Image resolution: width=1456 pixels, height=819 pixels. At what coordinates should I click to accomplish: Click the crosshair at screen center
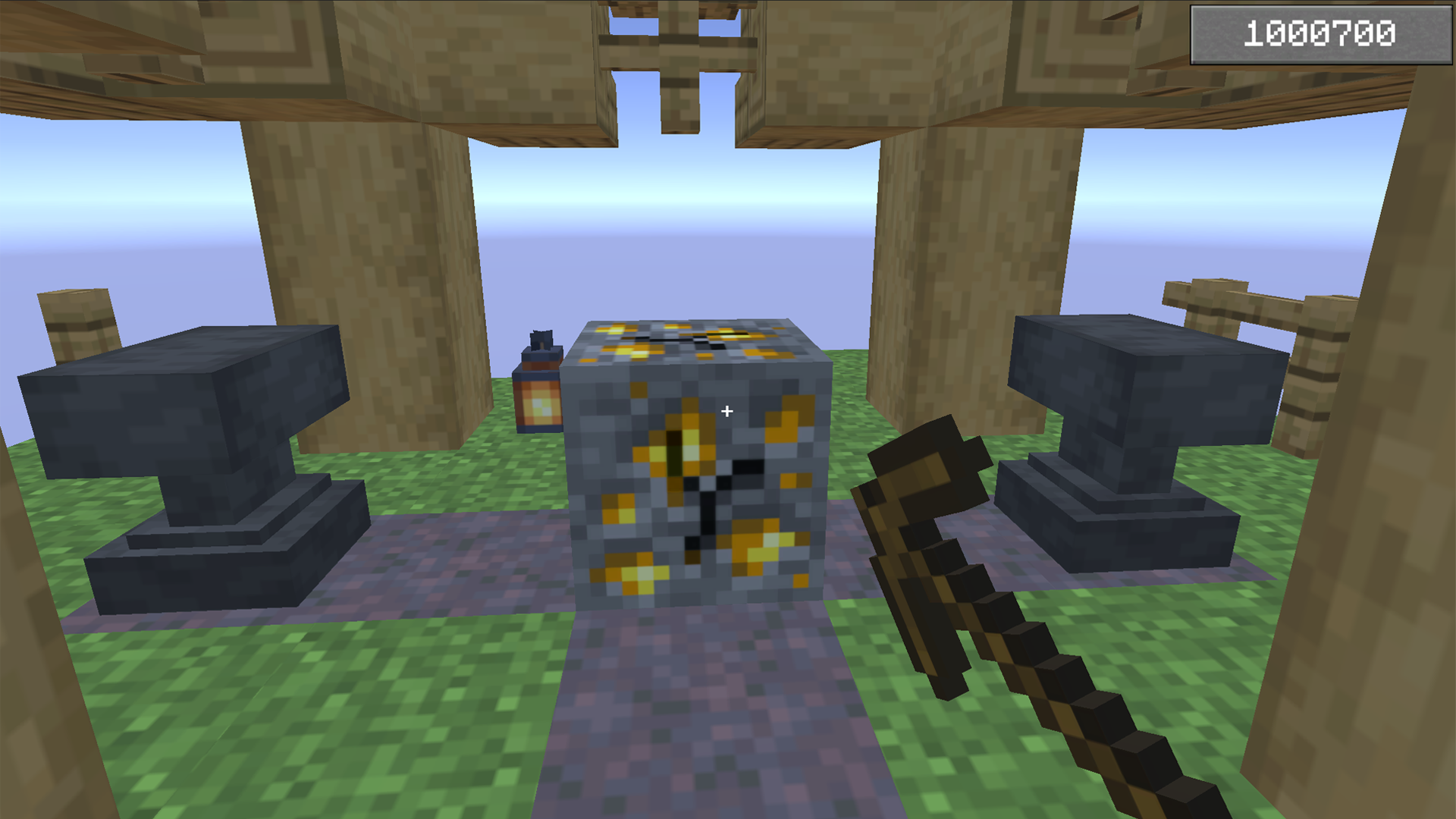726,410
